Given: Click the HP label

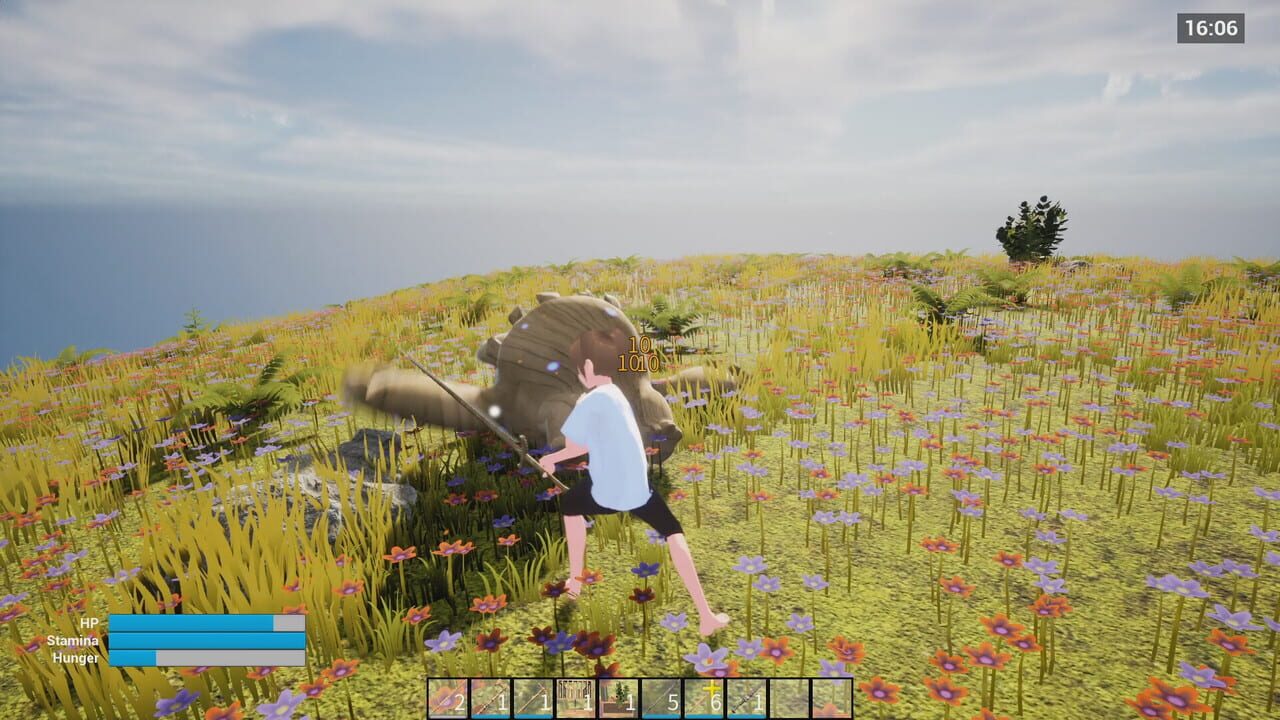Looking at the screenshot, I should 90,624.
